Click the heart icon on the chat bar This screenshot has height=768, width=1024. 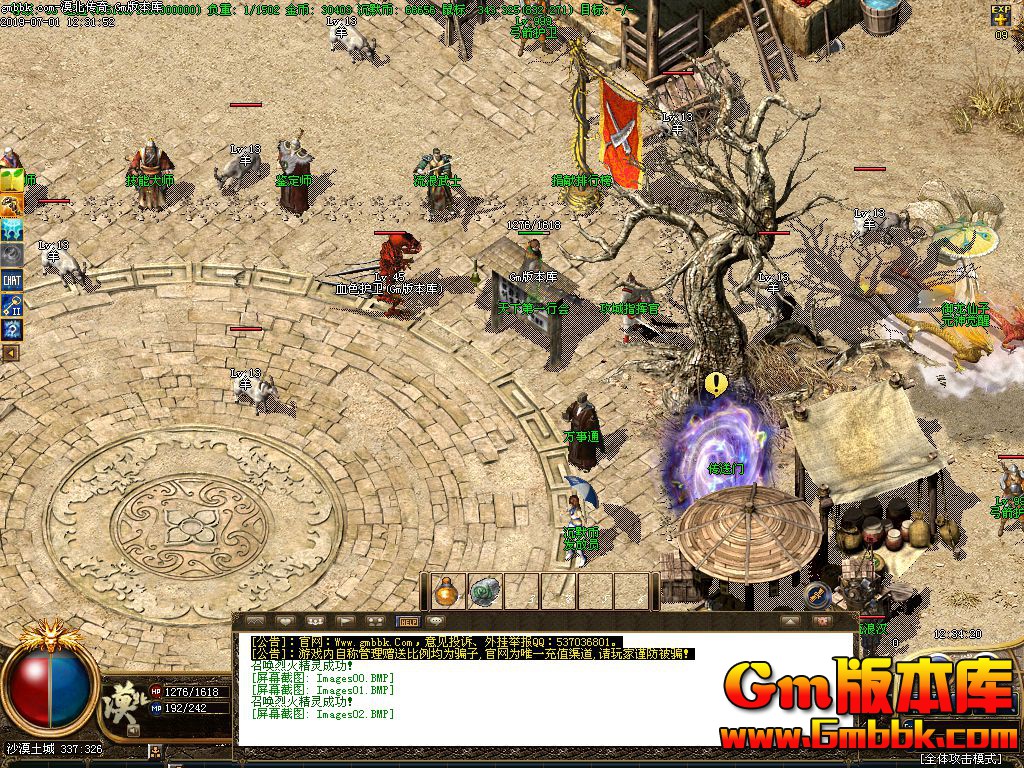pos(283,621)
